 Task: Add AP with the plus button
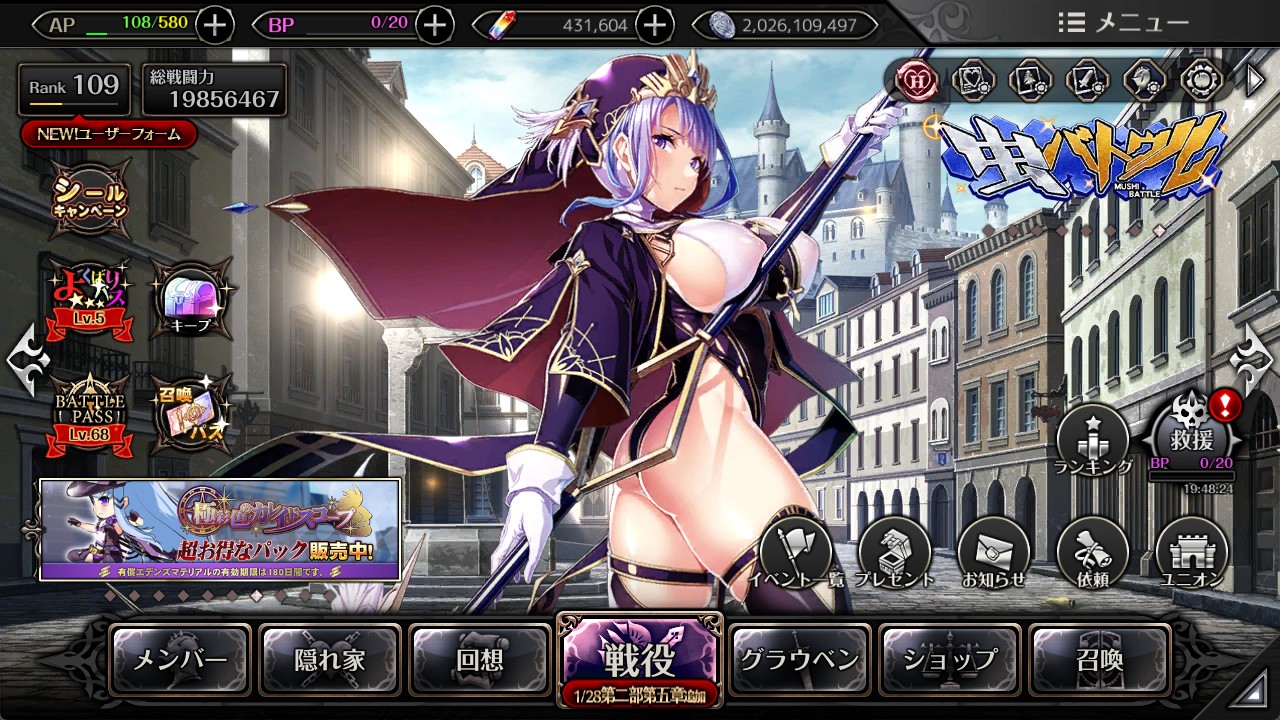click(x=215, y=25)
